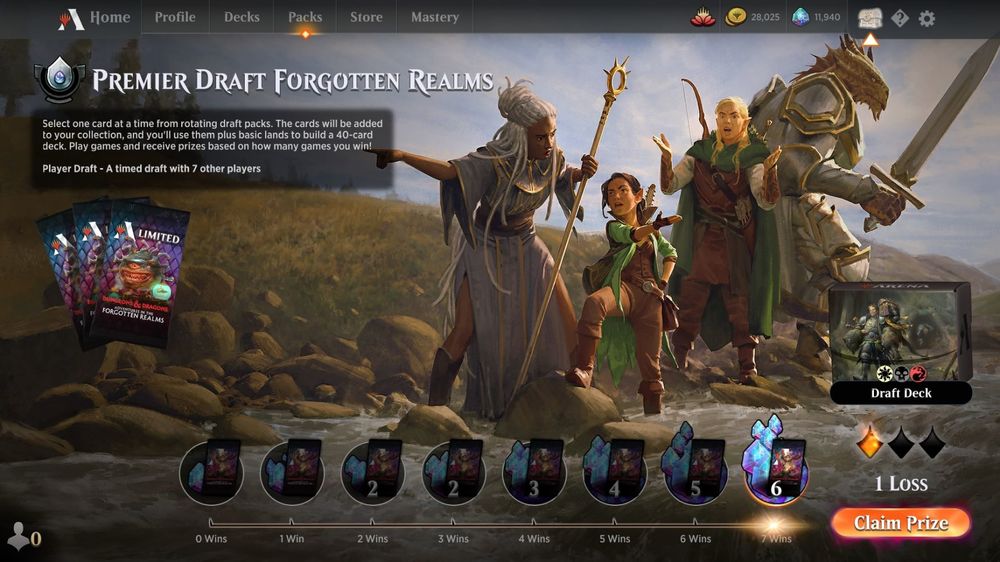The image size is (1000, 562).
Task: Click the red lotus wildcards icon
Action: pos(704,18)
